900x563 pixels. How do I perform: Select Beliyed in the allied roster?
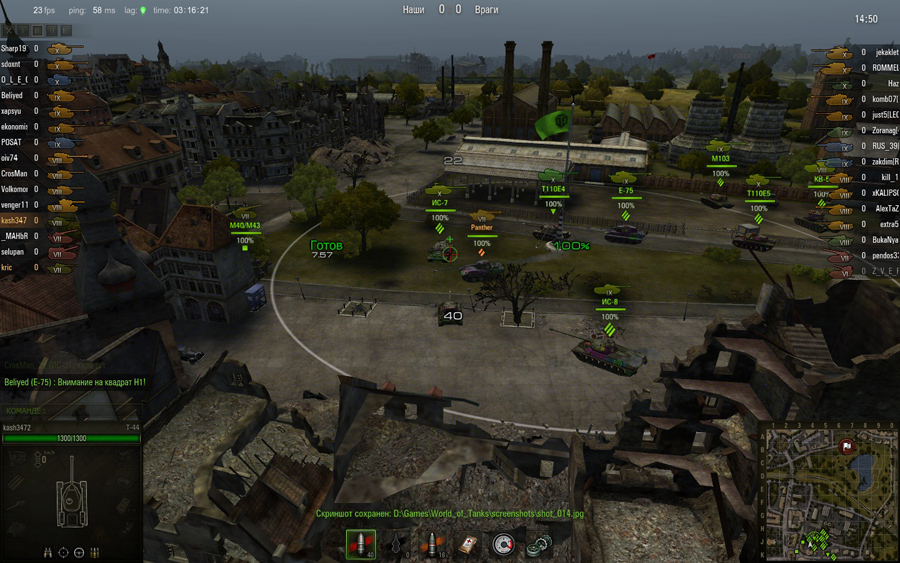coord(13,95)
